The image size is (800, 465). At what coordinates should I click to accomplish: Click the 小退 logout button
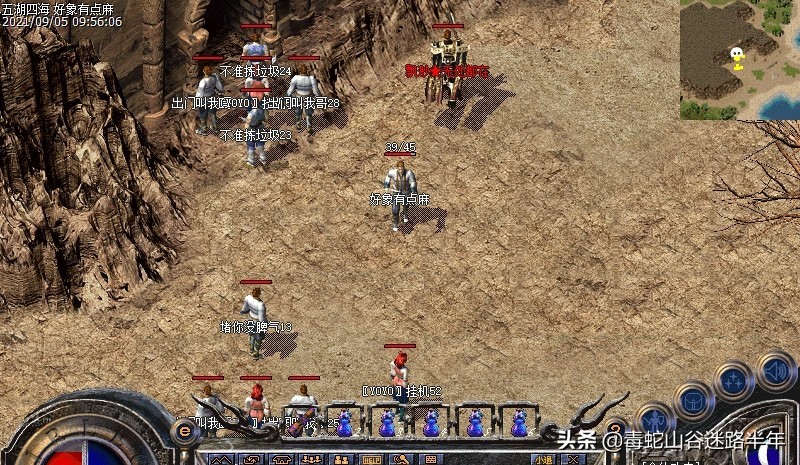[543, 460]
